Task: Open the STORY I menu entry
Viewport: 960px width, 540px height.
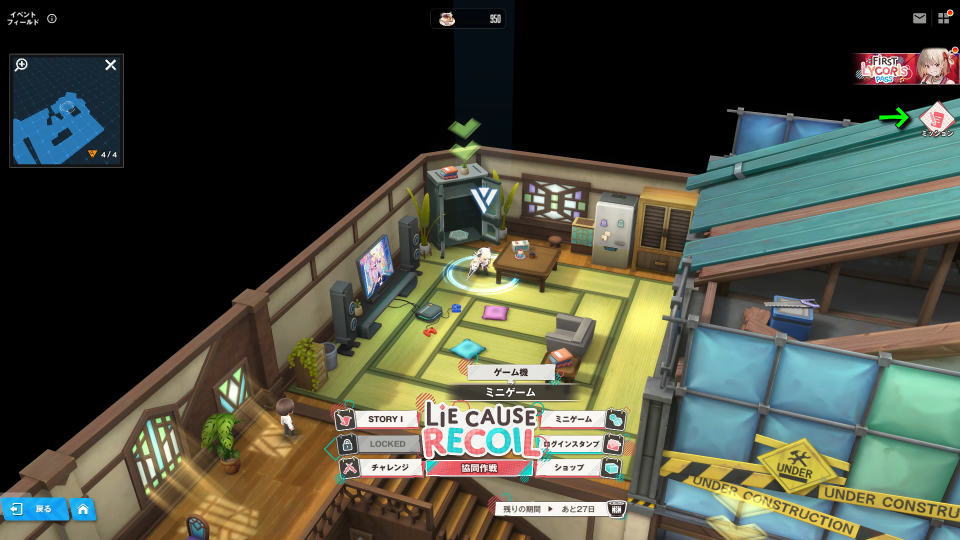Action: [x=385, y=419]
